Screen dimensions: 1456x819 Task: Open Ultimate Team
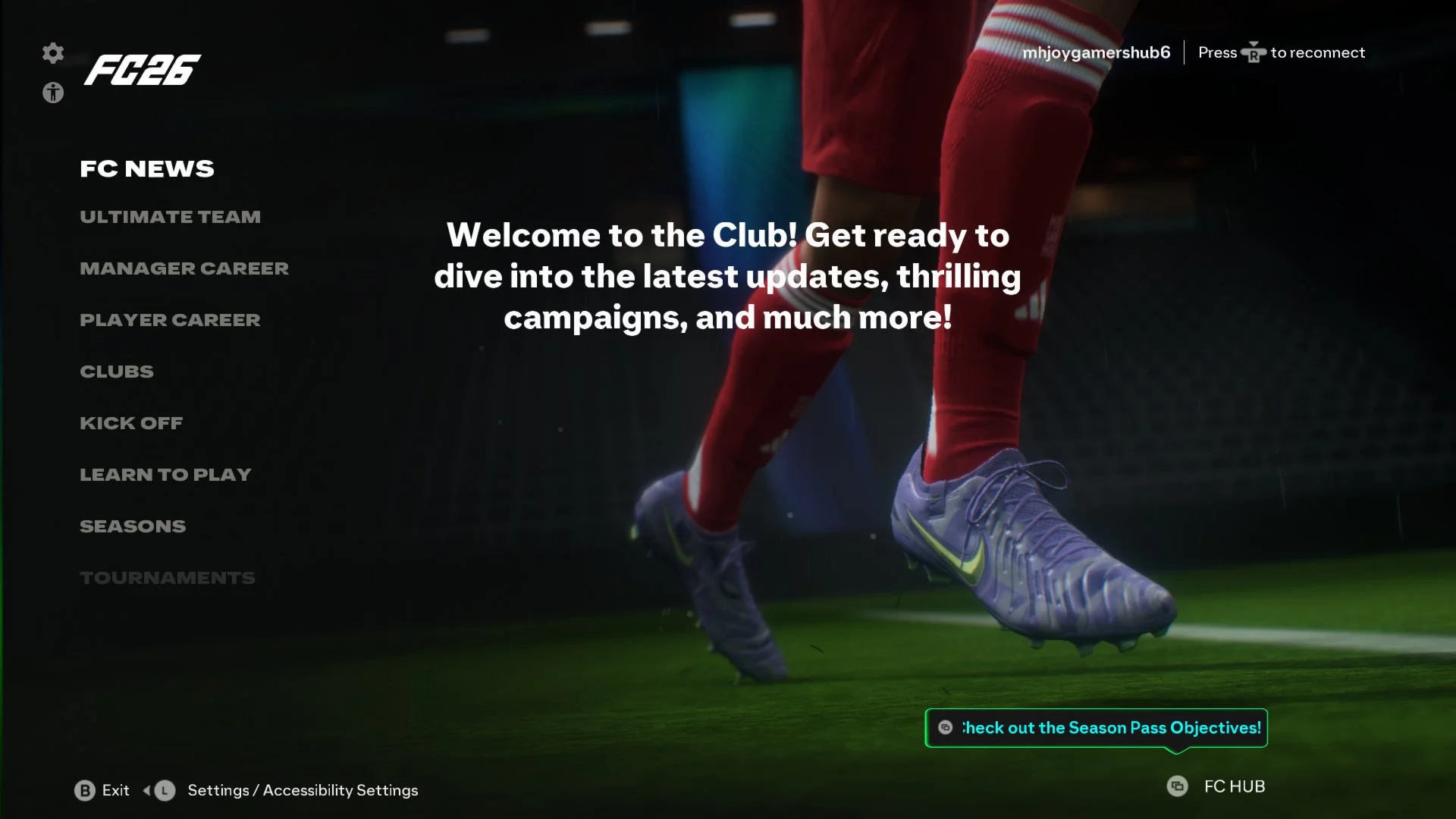coord(170,216)
